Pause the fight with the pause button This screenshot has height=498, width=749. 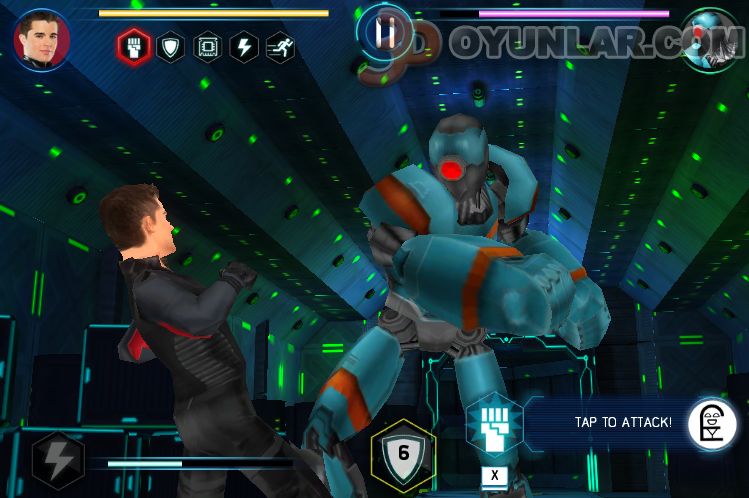click(x=385, y=31)
